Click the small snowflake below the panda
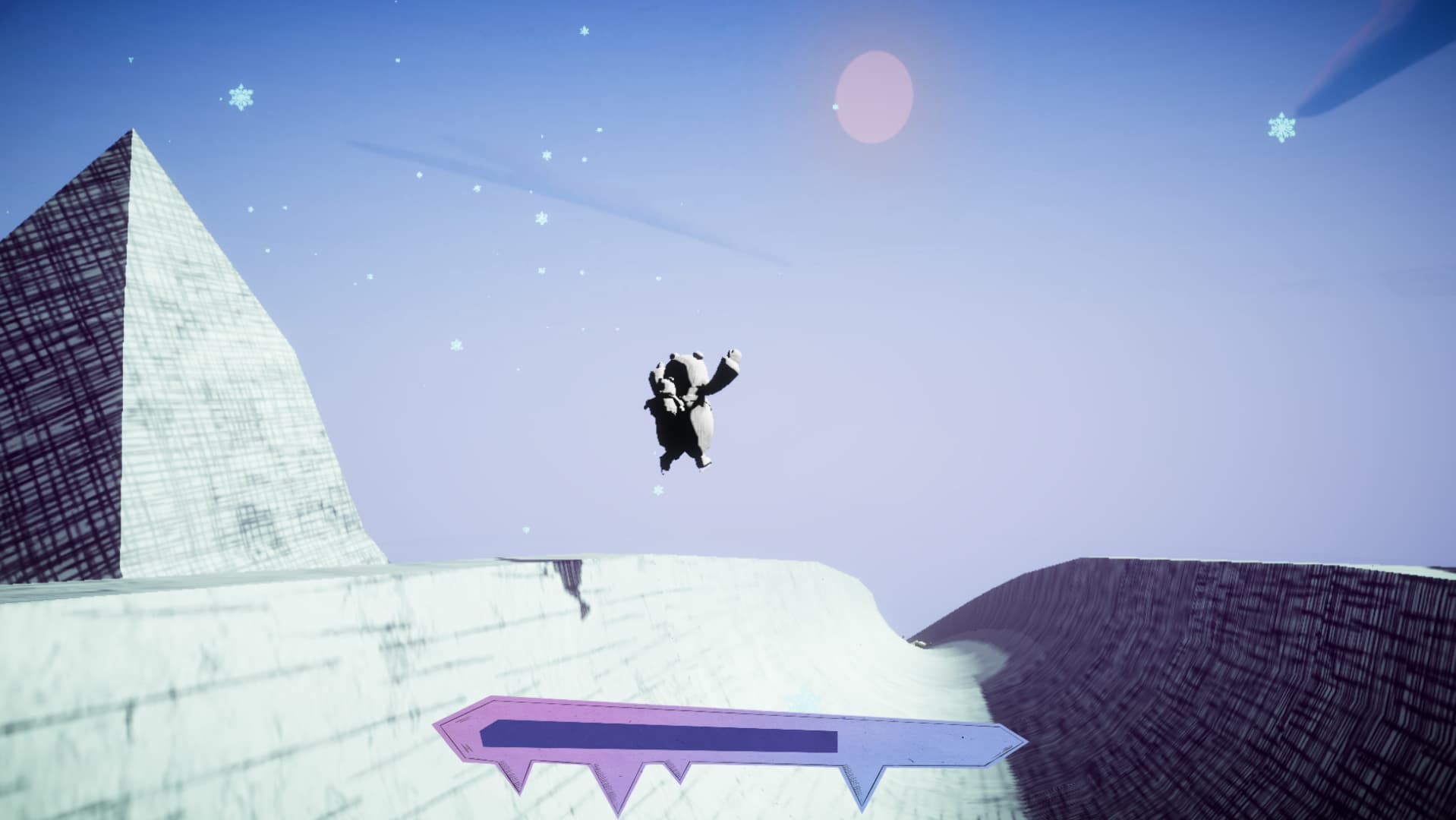 657,490
